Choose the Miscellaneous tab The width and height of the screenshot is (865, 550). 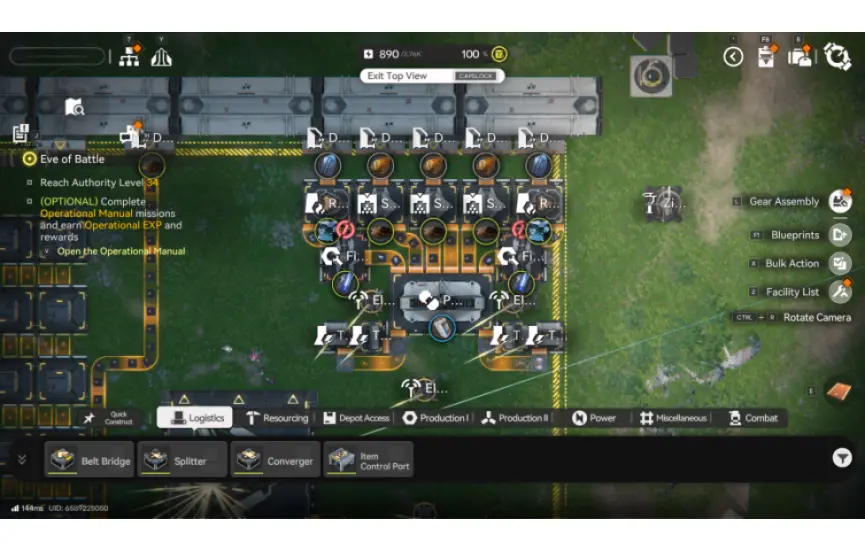click(674, 418)
